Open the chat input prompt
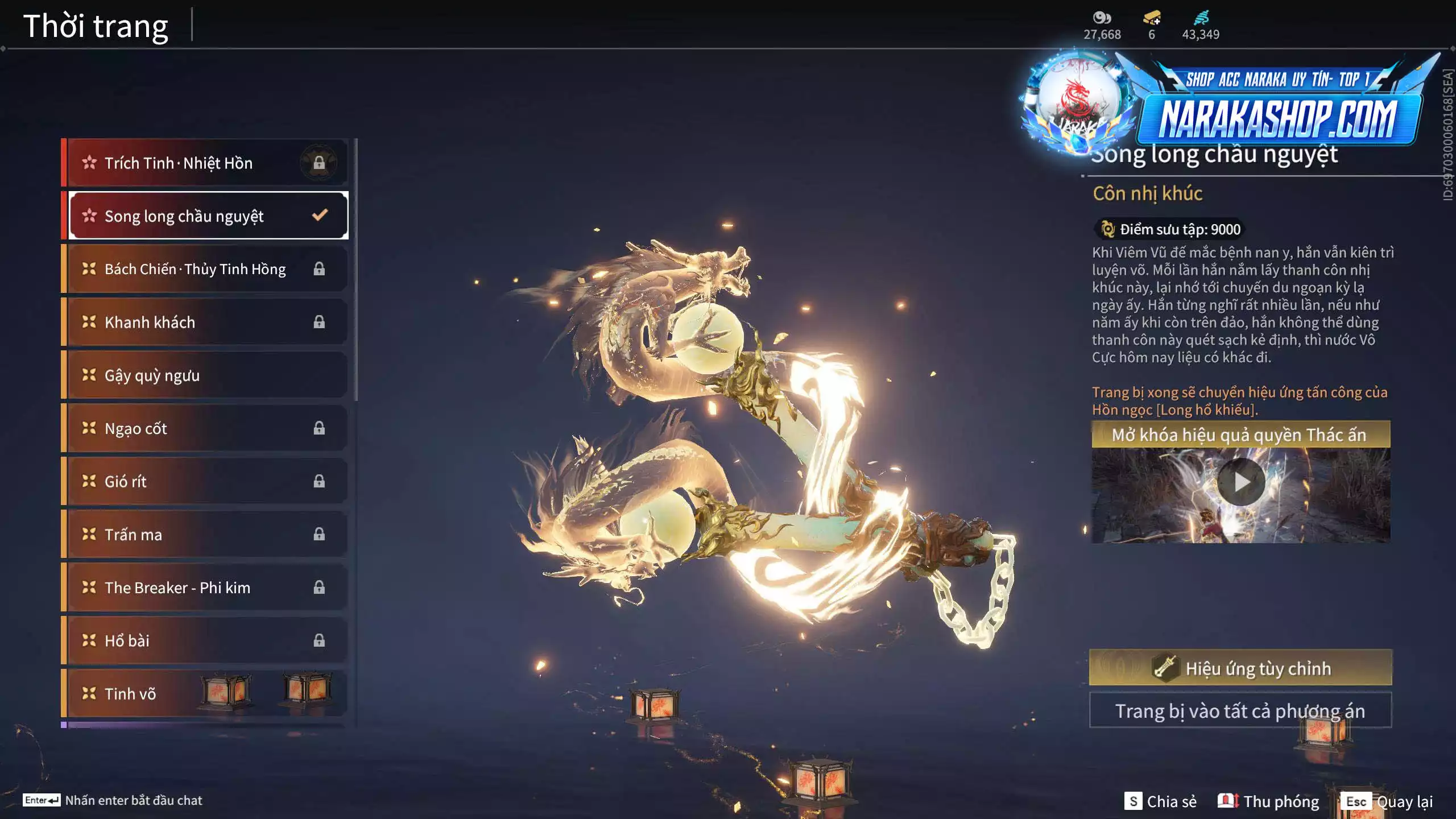 [x=113, y=800]
